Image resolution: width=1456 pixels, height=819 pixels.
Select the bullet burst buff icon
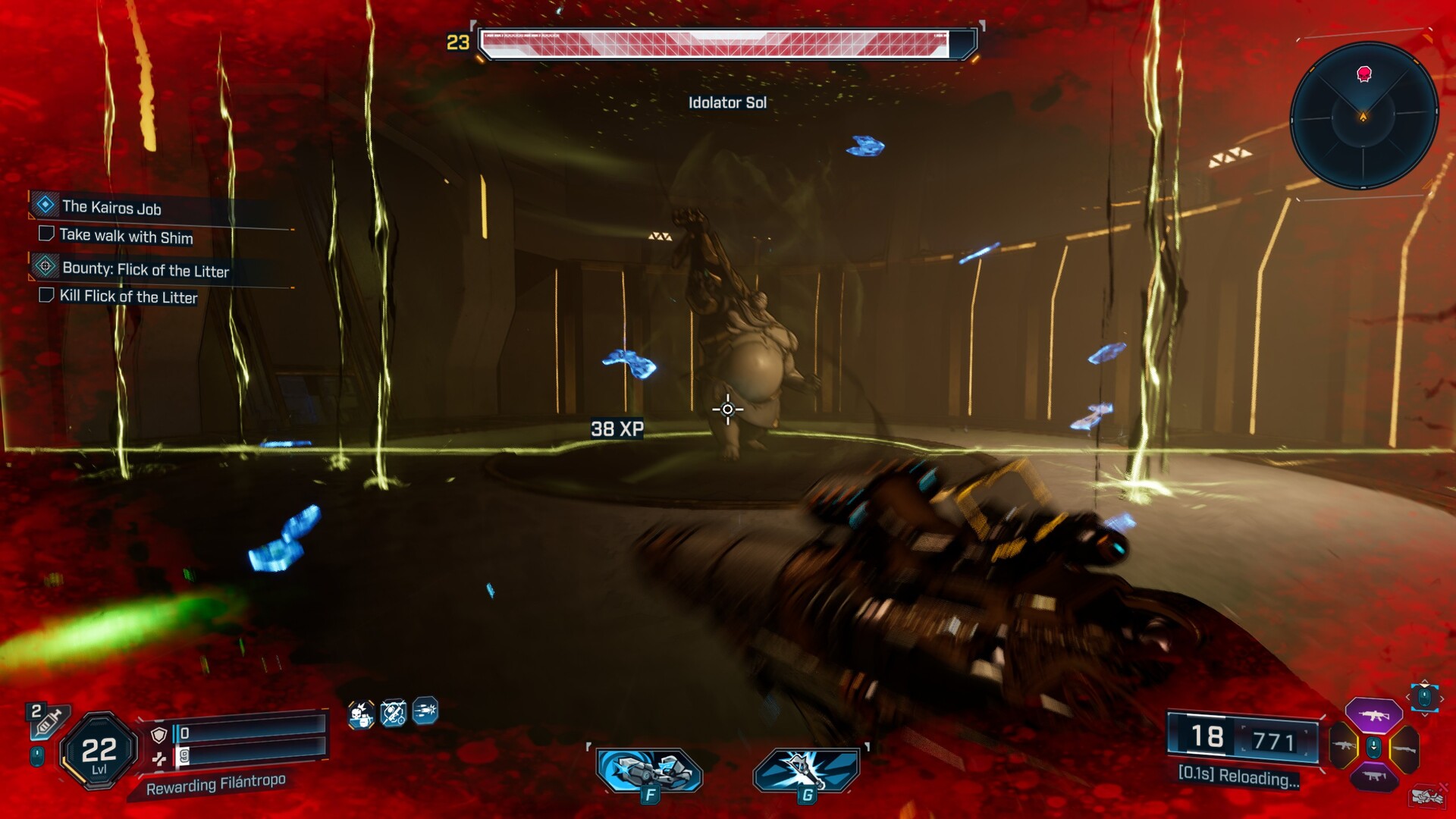(425, 711)
